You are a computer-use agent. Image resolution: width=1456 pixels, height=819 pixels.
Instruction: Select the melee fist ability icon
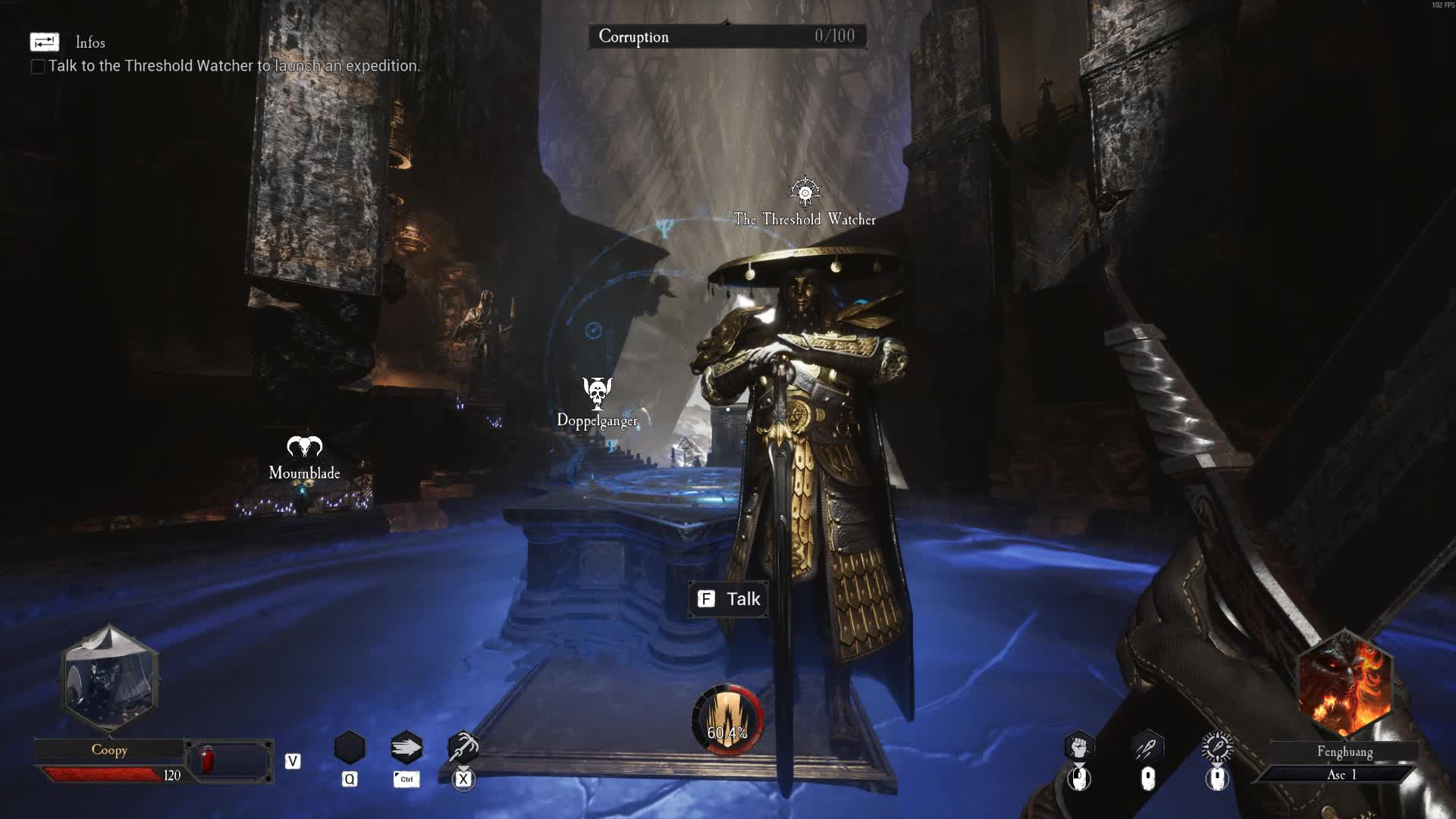[1078, 747]
